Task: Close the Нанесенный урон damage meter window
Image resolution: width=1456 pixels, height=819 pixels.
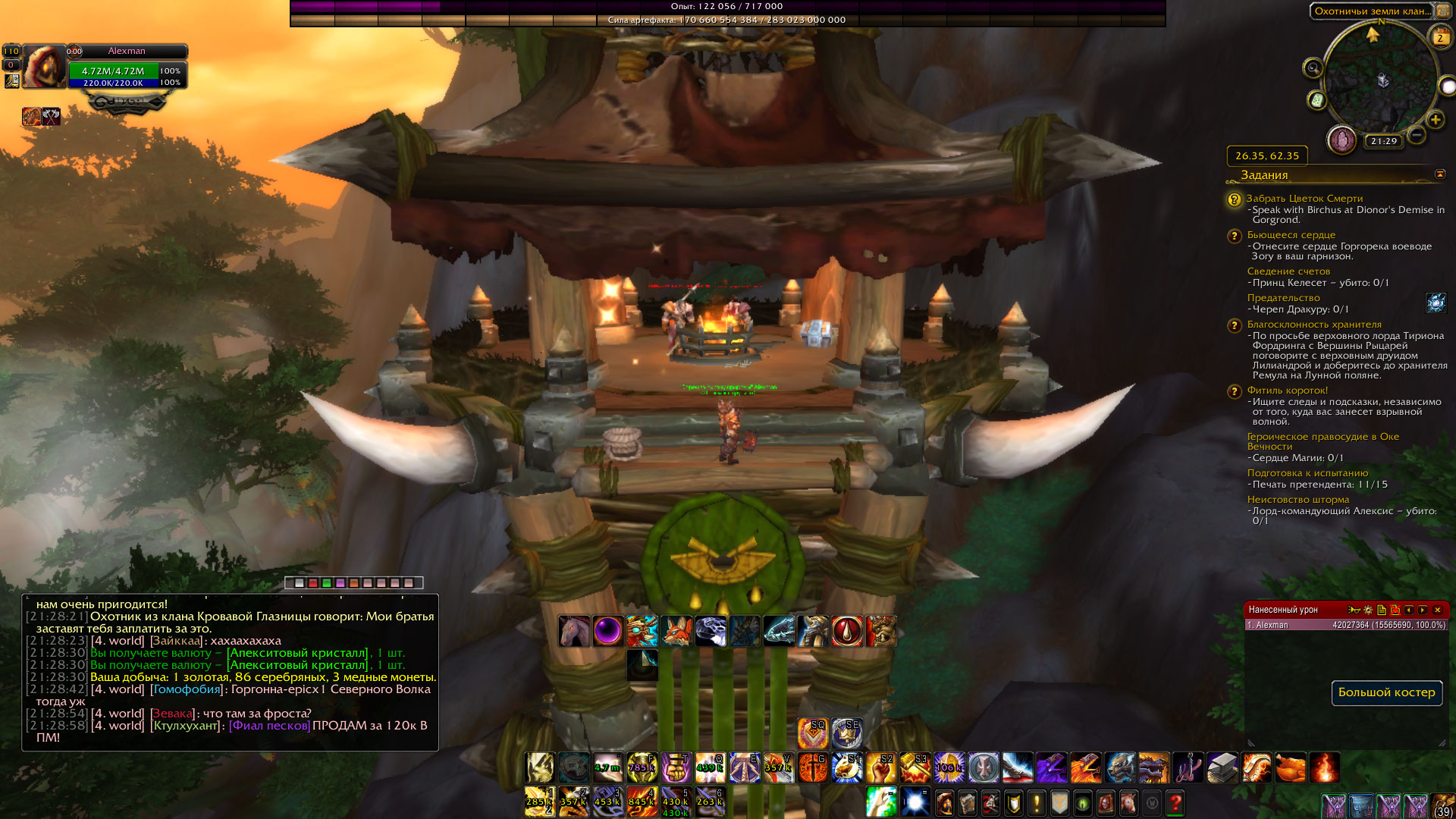Action: tap(1437, 610)
